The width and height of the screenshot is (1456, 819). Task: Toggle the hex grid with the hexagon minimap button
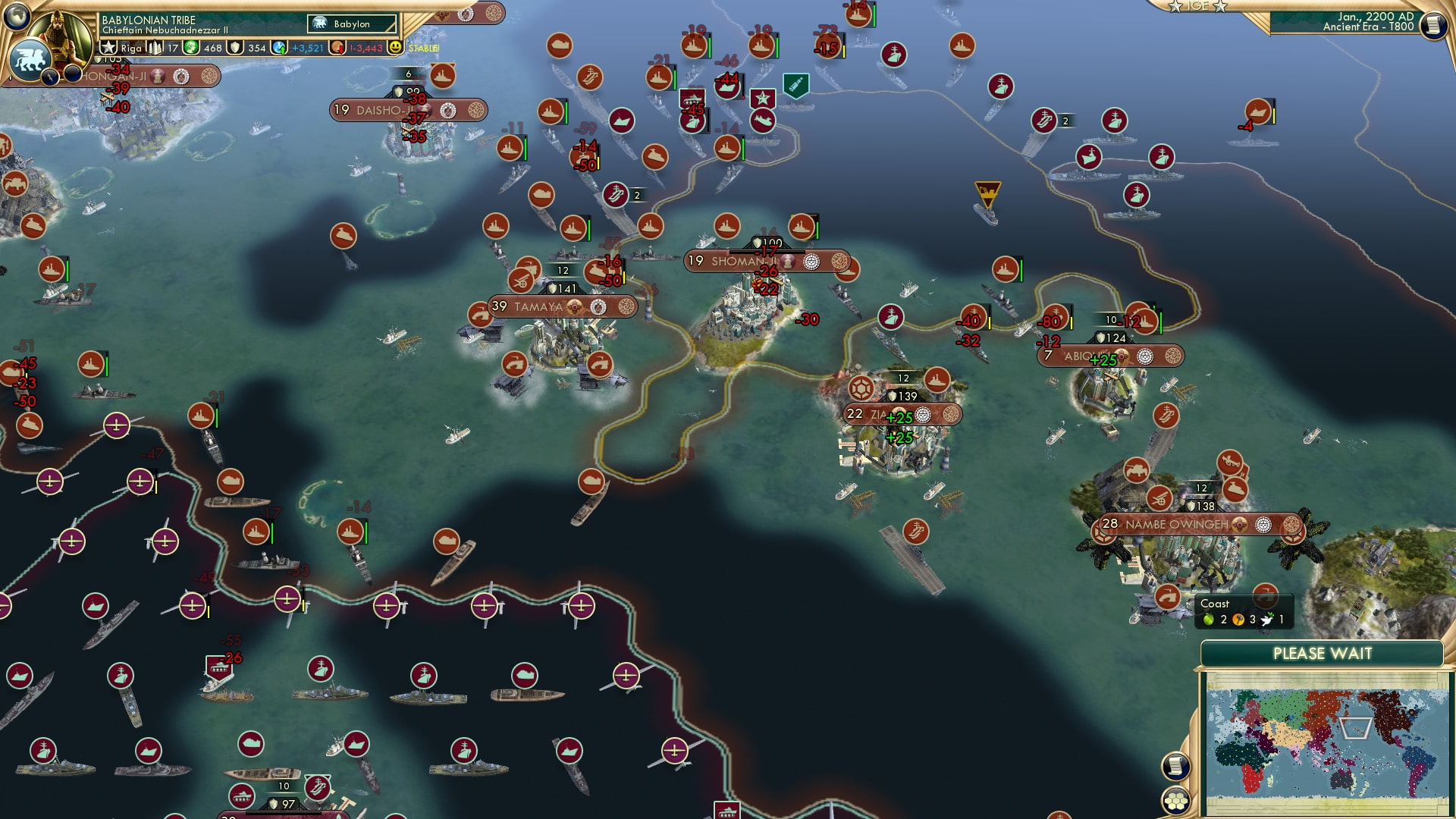[x=1176, y=800]
